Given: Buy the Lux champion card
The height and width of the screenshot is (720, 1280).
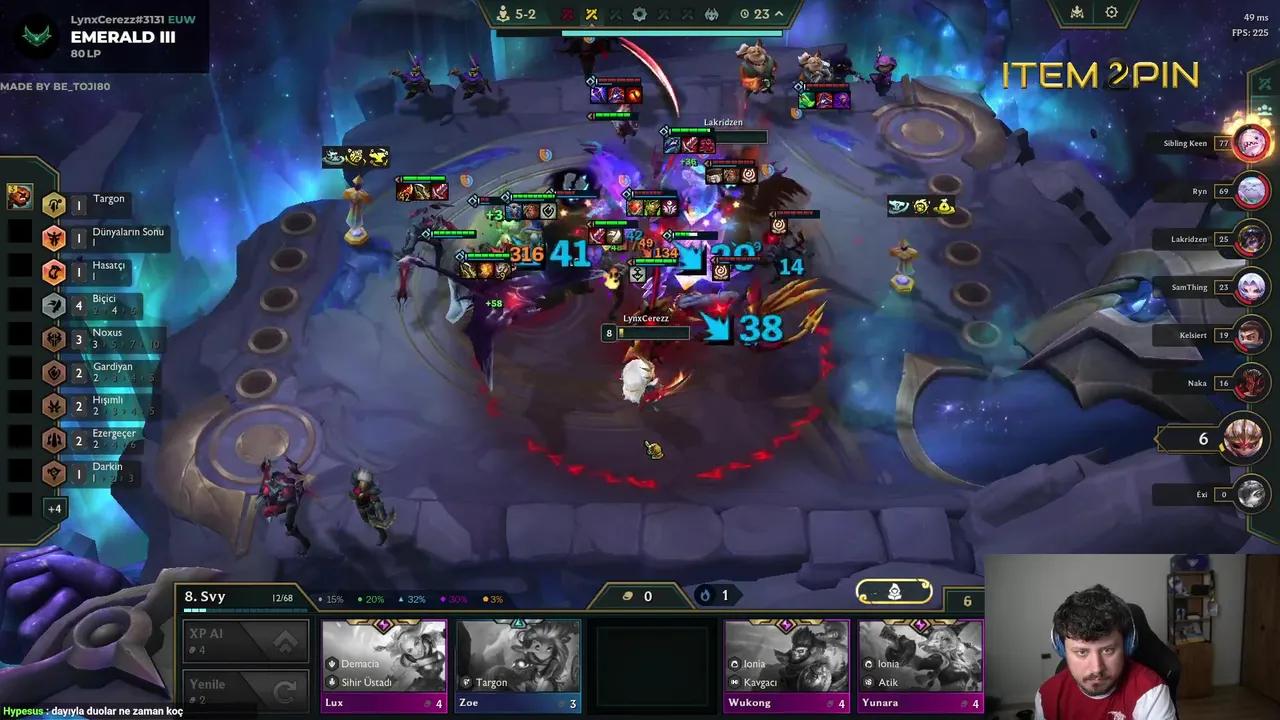Looking at the screenshot, I should click(384, 665).
